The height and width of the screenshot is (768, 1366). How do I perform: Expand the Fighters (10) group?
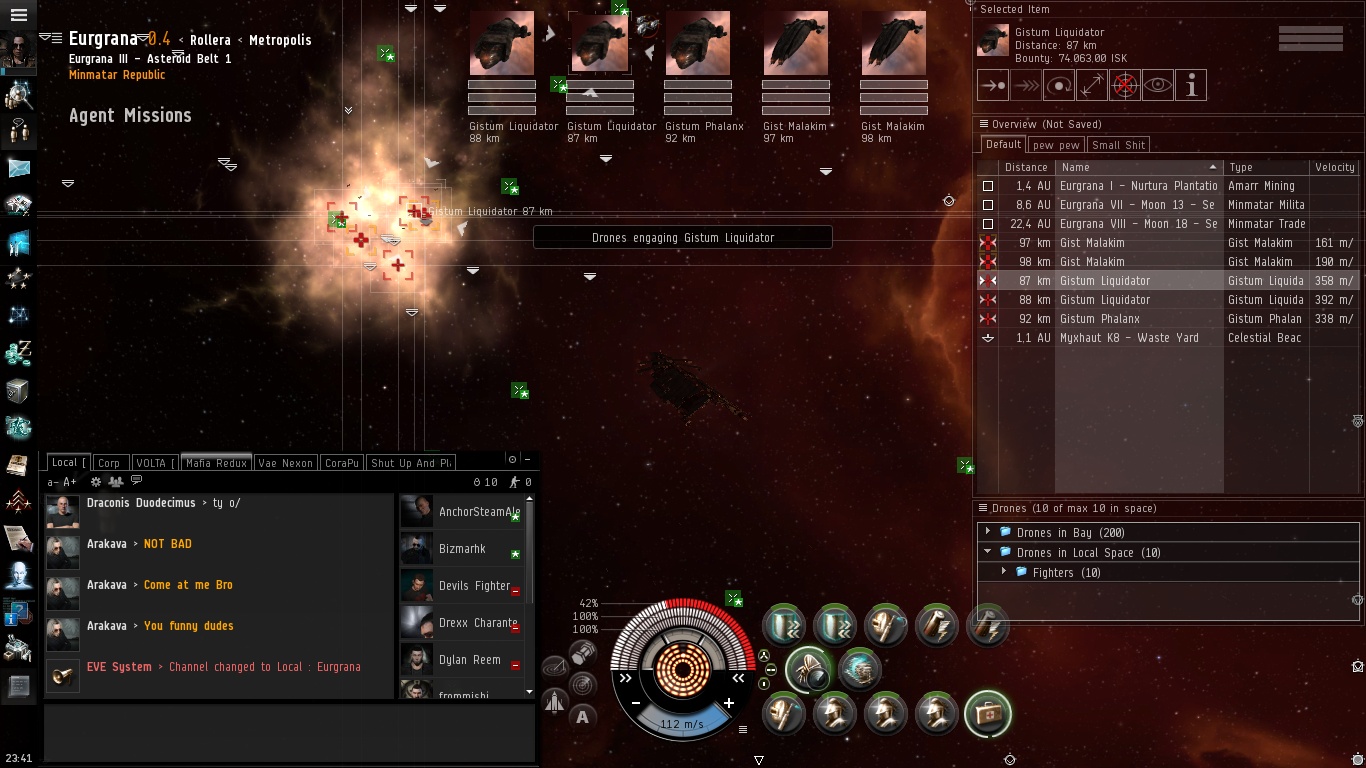pyautogui.click(x=1004, y=572)
